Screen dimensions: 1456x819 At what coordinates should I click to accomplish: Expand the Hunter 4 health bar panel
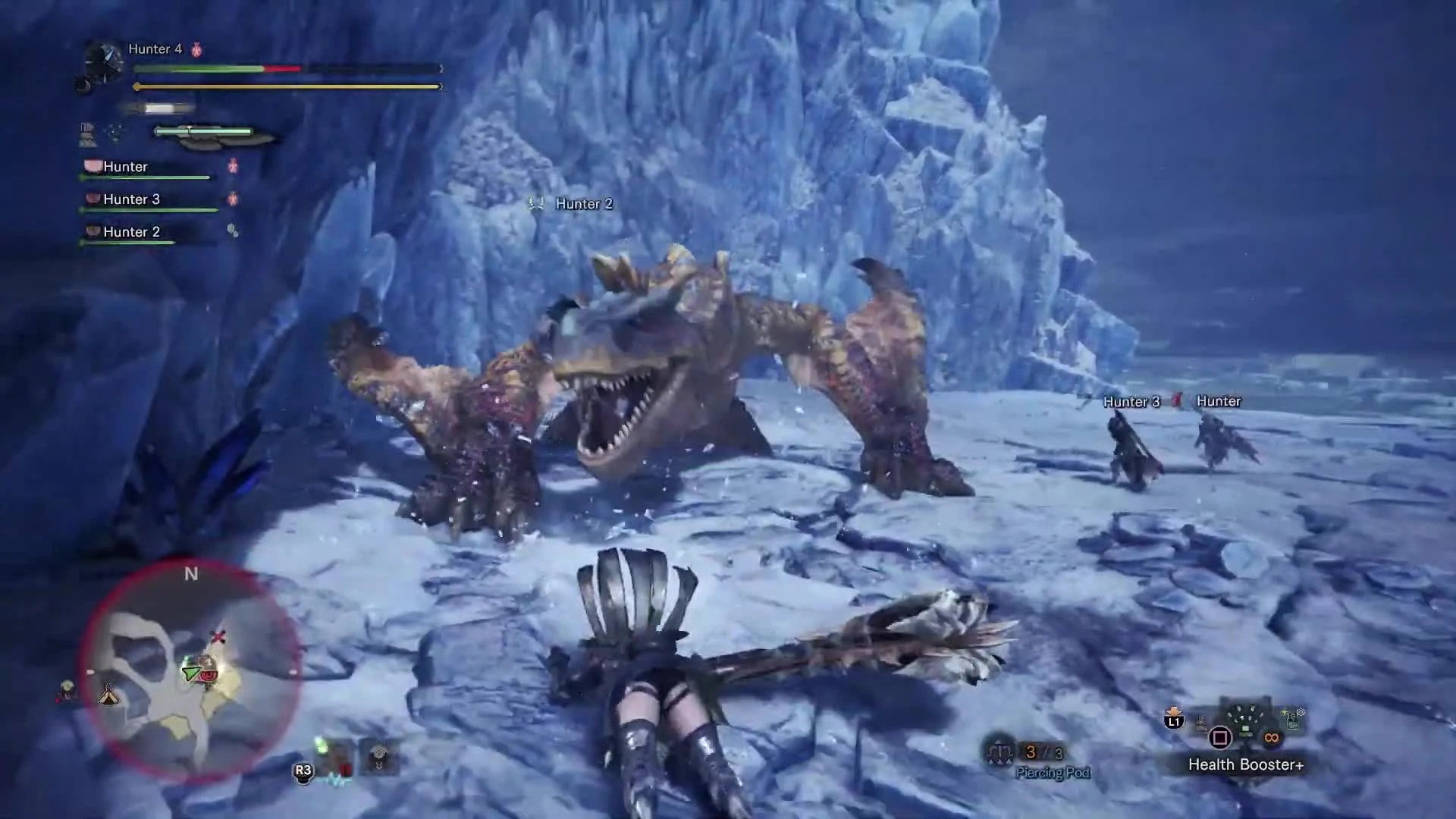pyautogui.click(x=288, y=68)
